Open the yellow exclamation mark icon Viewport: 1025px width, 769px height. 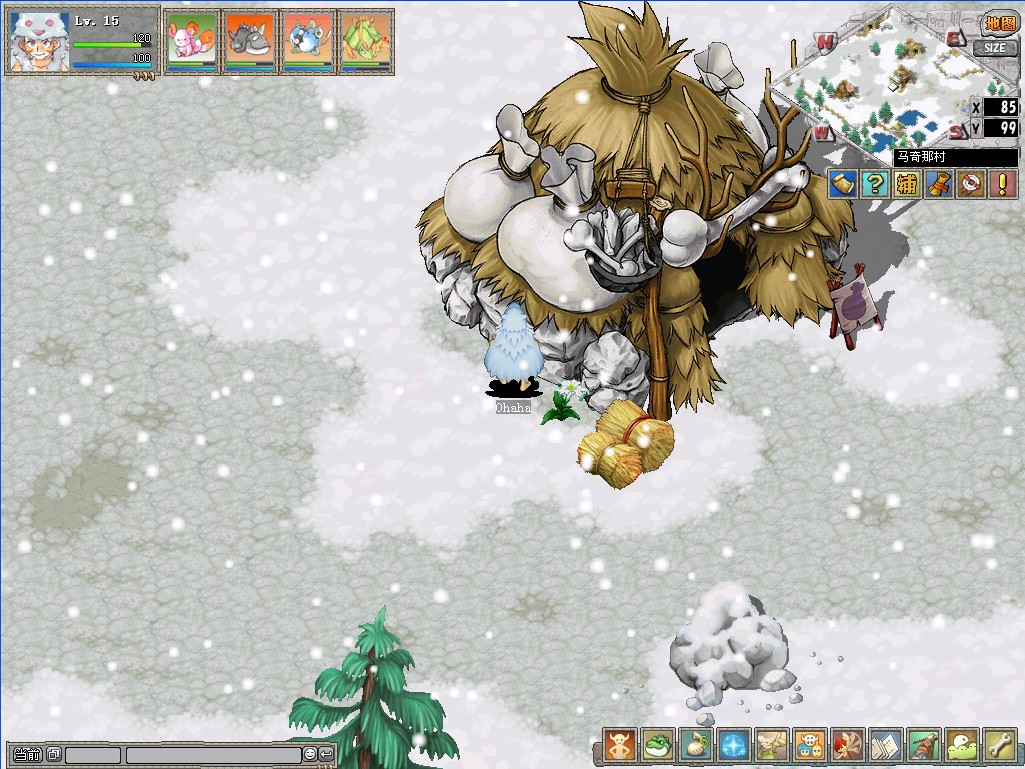[x=999, y=183]
